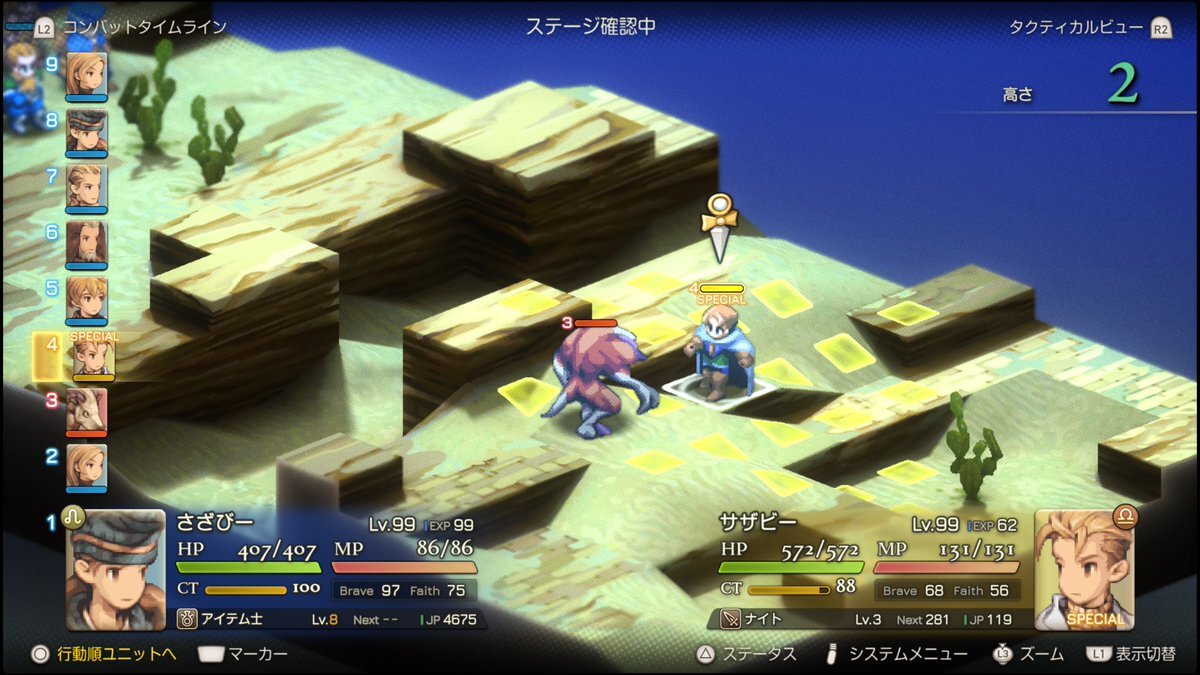Select the knight unit under the cursor marker

coord(717,352)
